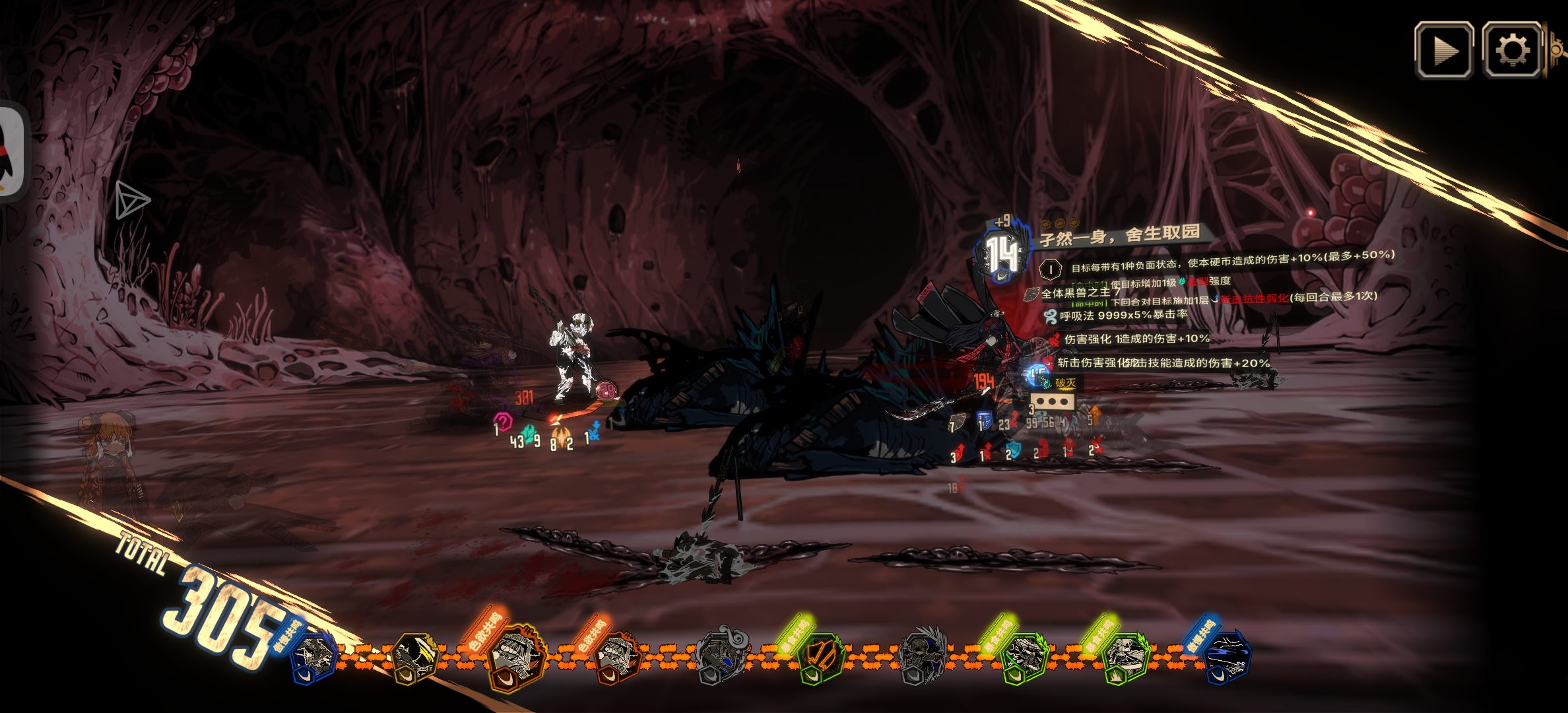This screenshot has height=713, width=1568.
Task: Choose the large highlighted orange Lust resonance skill
Action: tap(515, 656)
